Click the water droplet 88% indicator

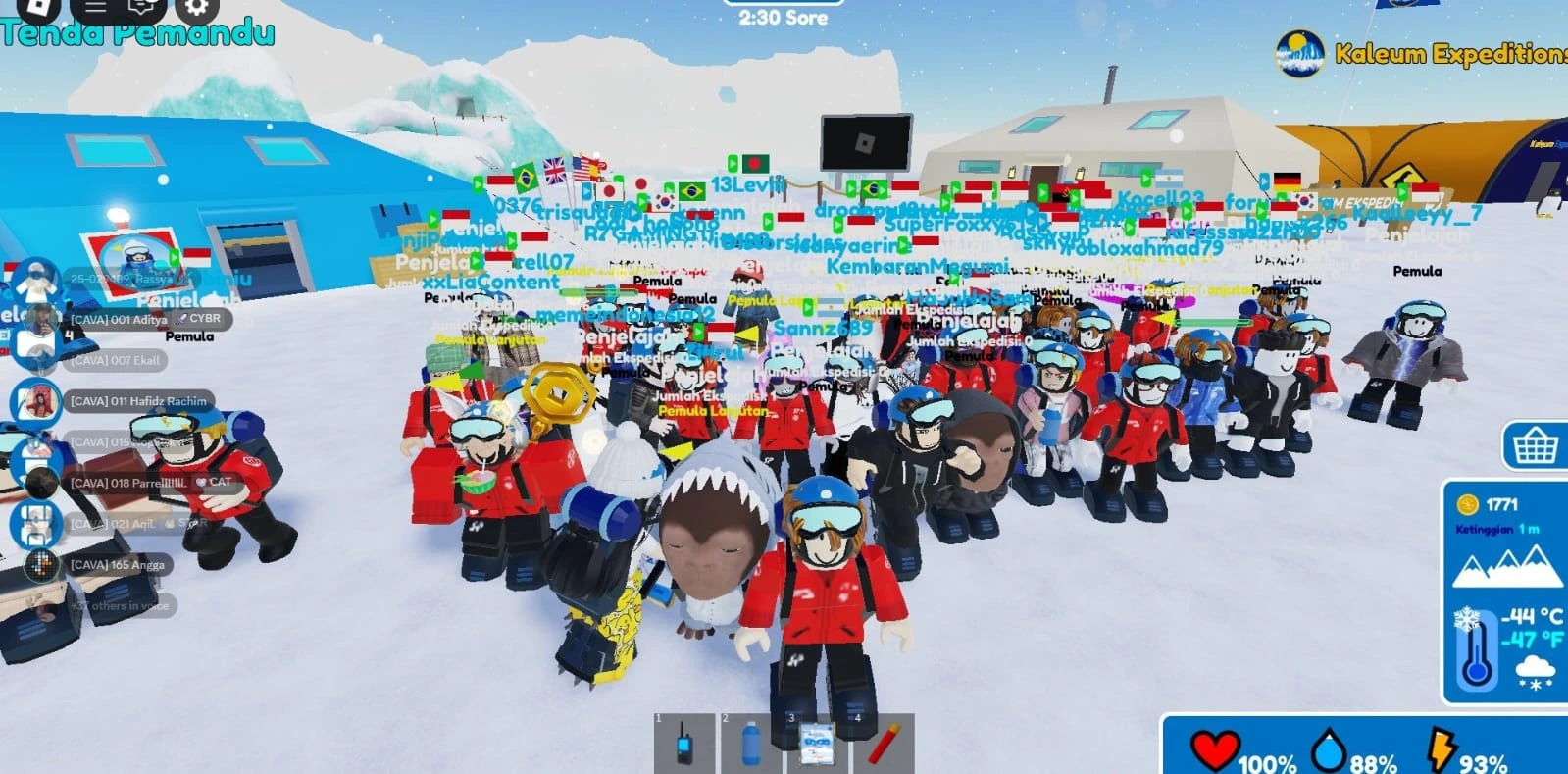[x=1329, y=749]
